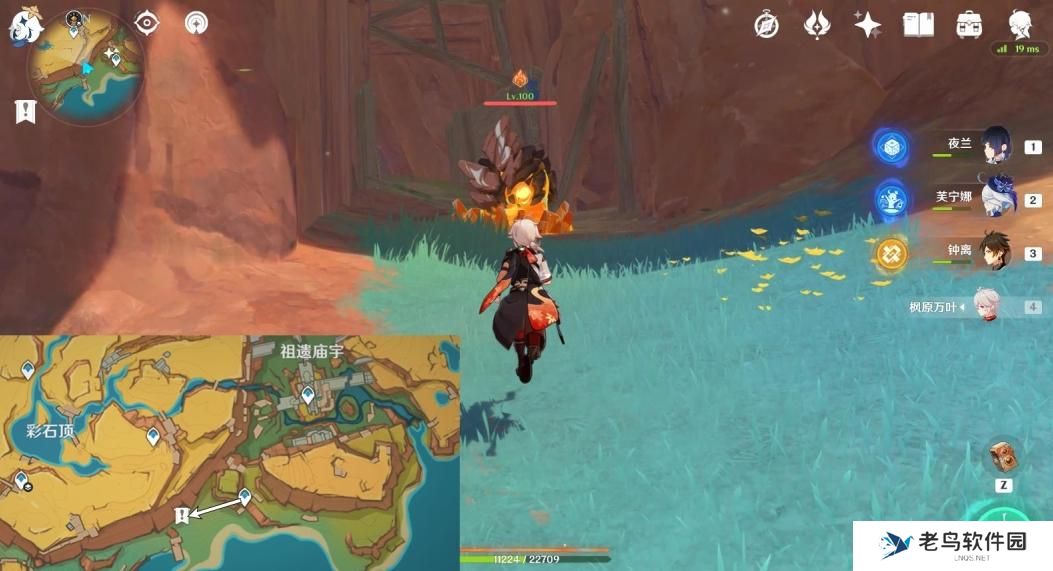The height and width of the screenshot is (571, 1053).
Task: Switch to party member 芙宁娜
Action: coord(996,199)
